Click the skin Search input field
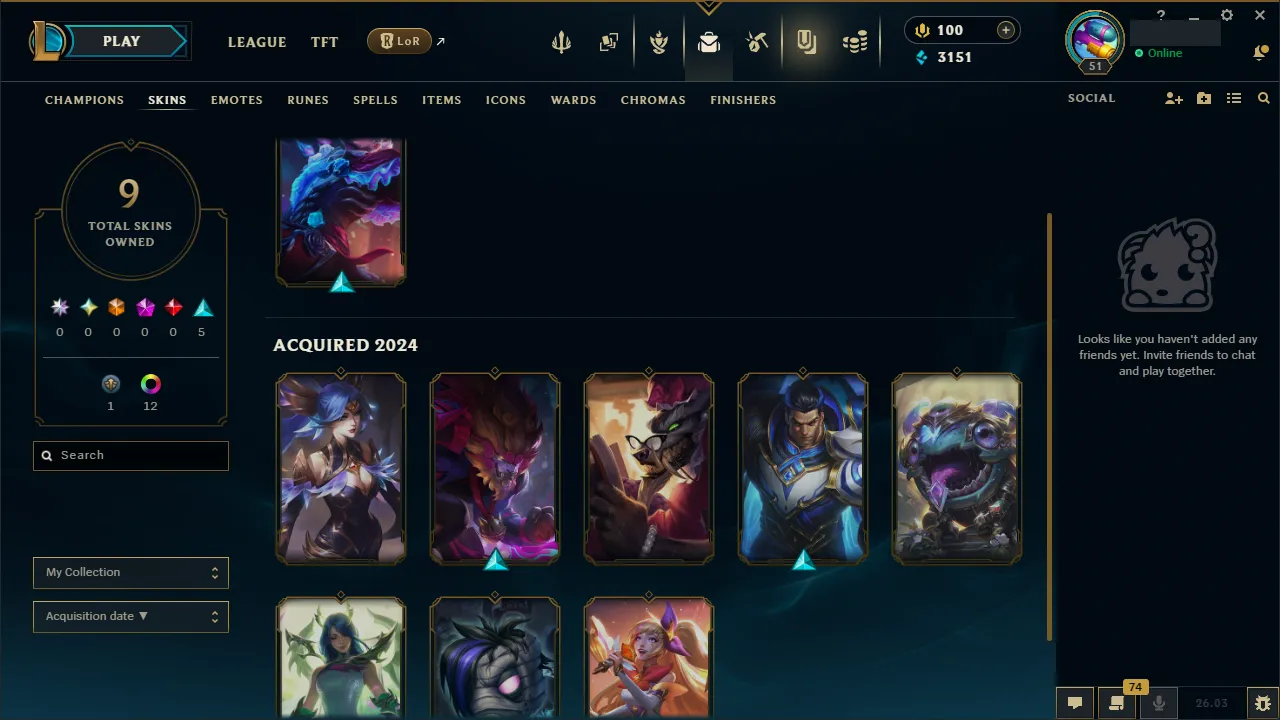Screen dimensions: 1280x720 (x=130, y=455)
